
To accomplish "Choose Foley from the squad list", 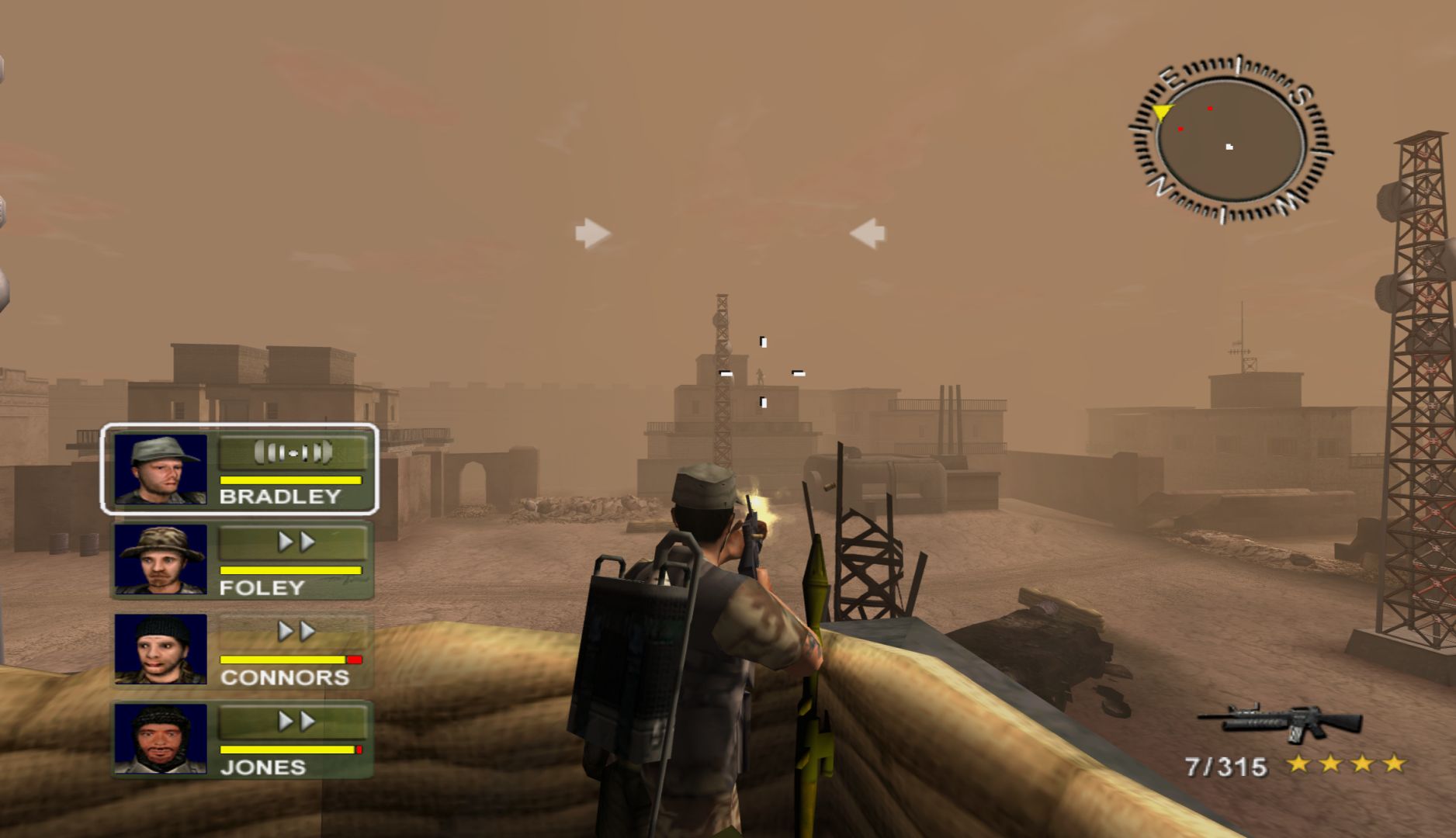I will pos(241,560).
